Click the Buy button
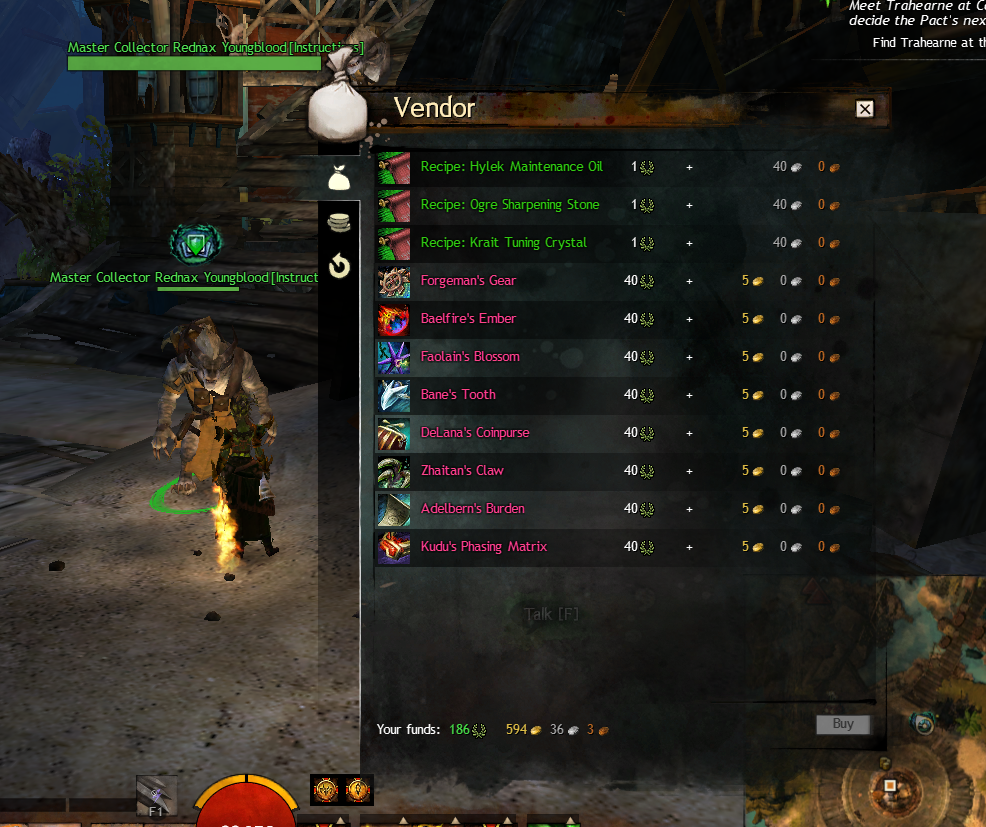Image resolution: width=986 pixels, height=827 pixels. click(843, 724)
